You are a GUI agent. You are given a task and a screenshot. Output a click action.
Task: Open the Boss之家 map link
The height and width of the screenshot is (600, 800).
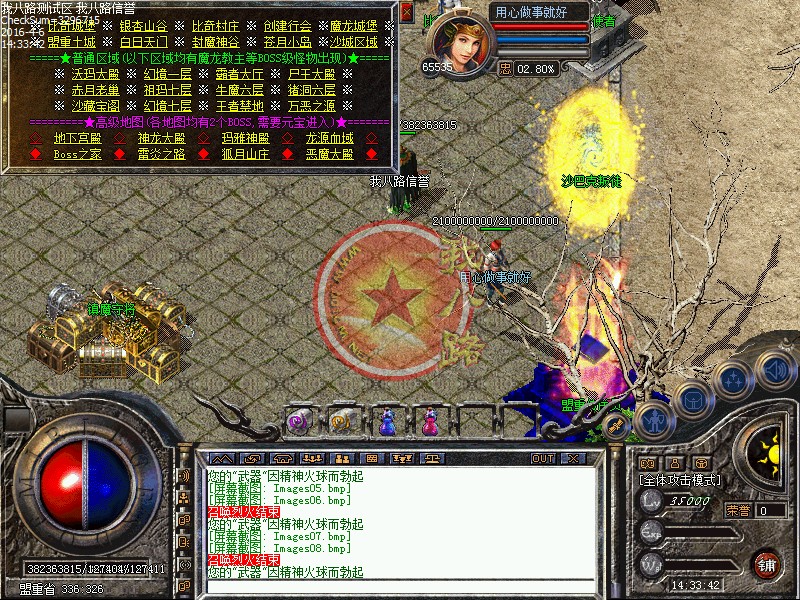78,154
